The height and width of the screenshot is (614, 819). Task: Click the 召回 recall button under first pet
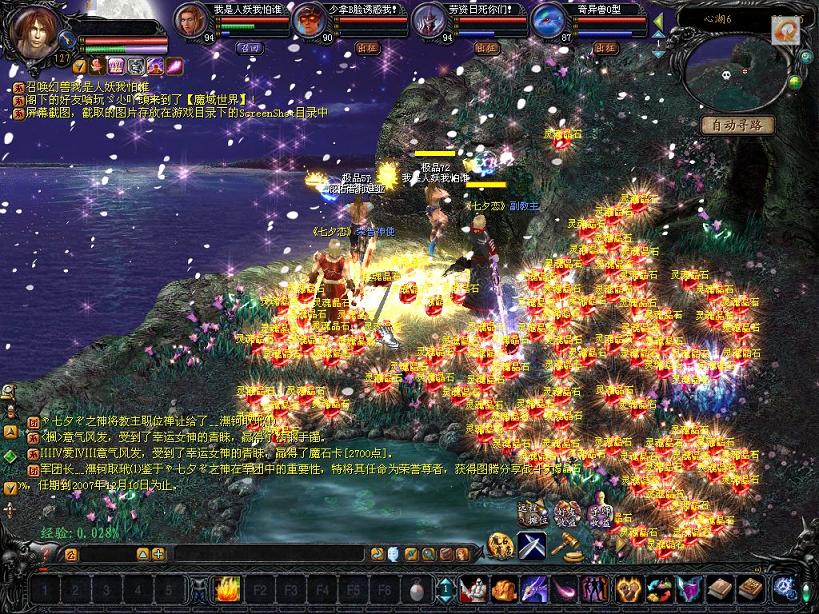pos(248,47)
